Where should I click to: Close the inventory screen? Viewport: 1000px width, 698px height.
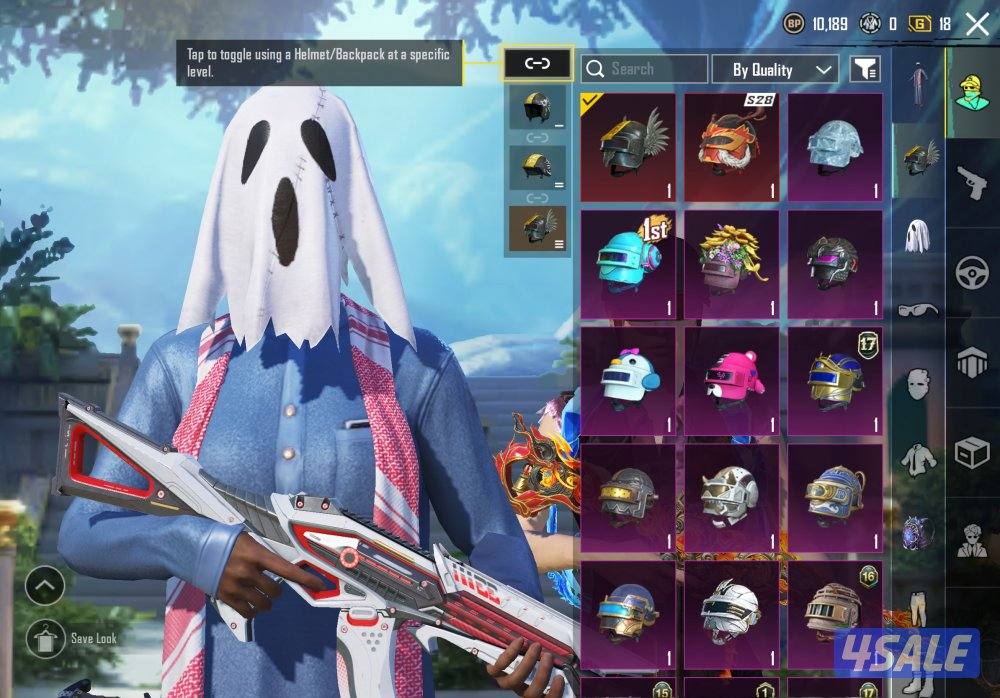(x=977, y=24)
